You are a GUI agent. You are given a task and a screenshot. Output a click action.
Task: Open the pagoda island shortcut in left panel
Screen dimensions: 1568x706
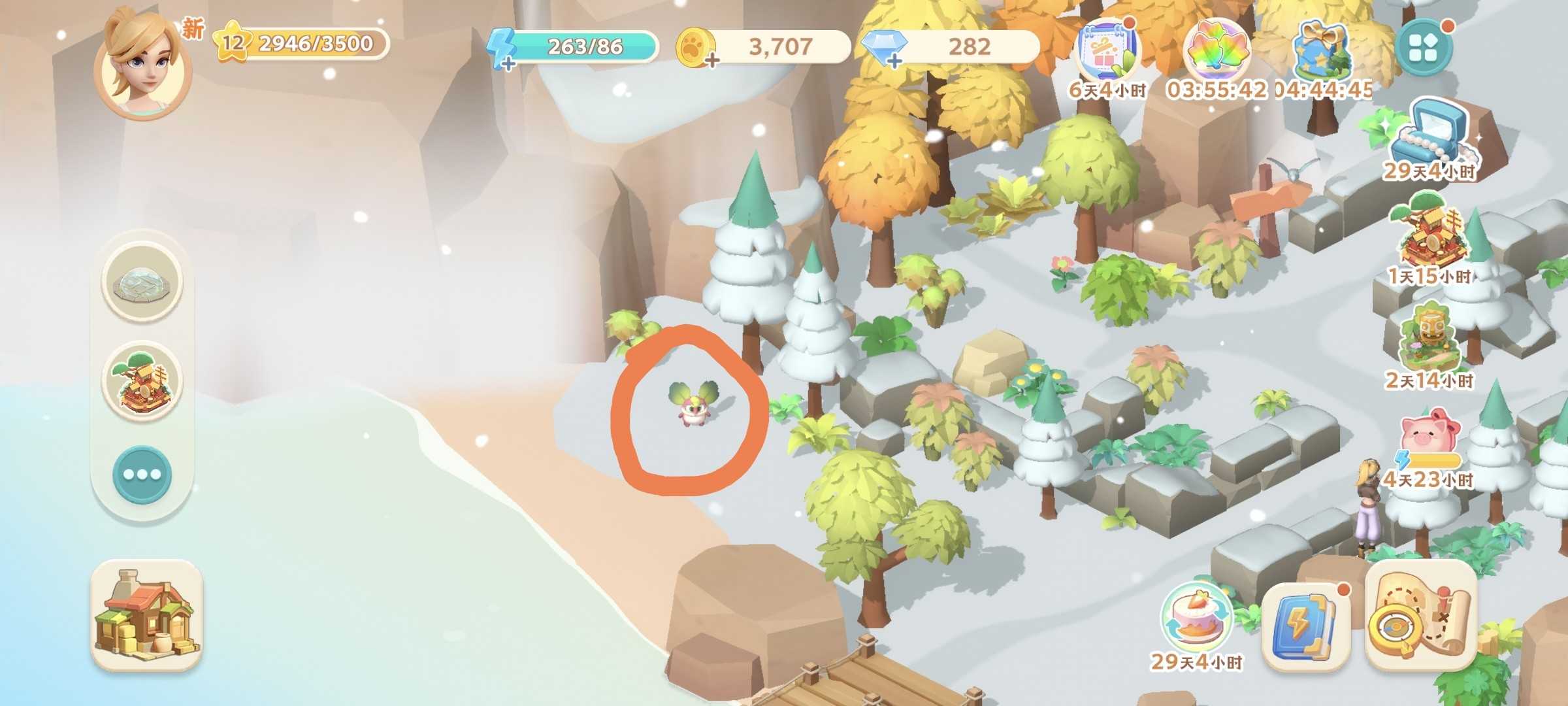(142, 380)
